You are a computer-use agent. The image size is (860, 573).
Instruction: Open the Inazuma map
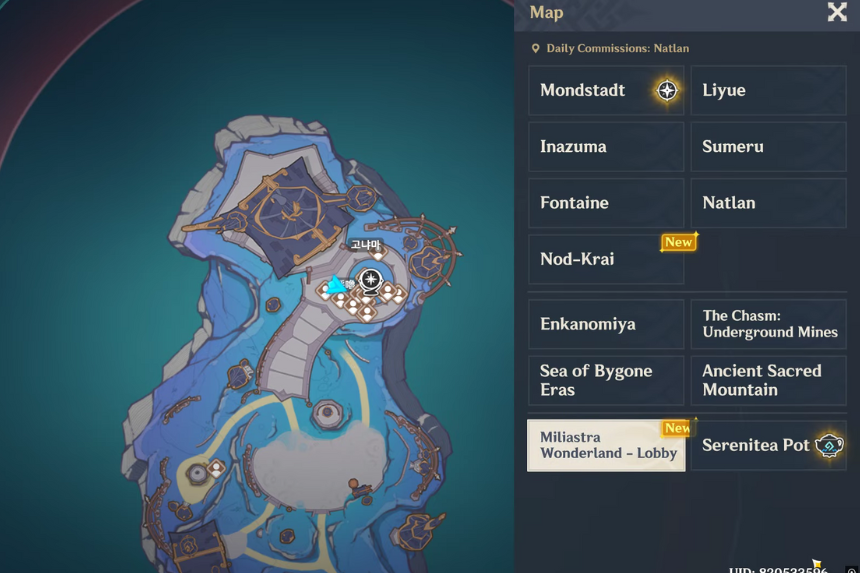(x=606, y=146)
